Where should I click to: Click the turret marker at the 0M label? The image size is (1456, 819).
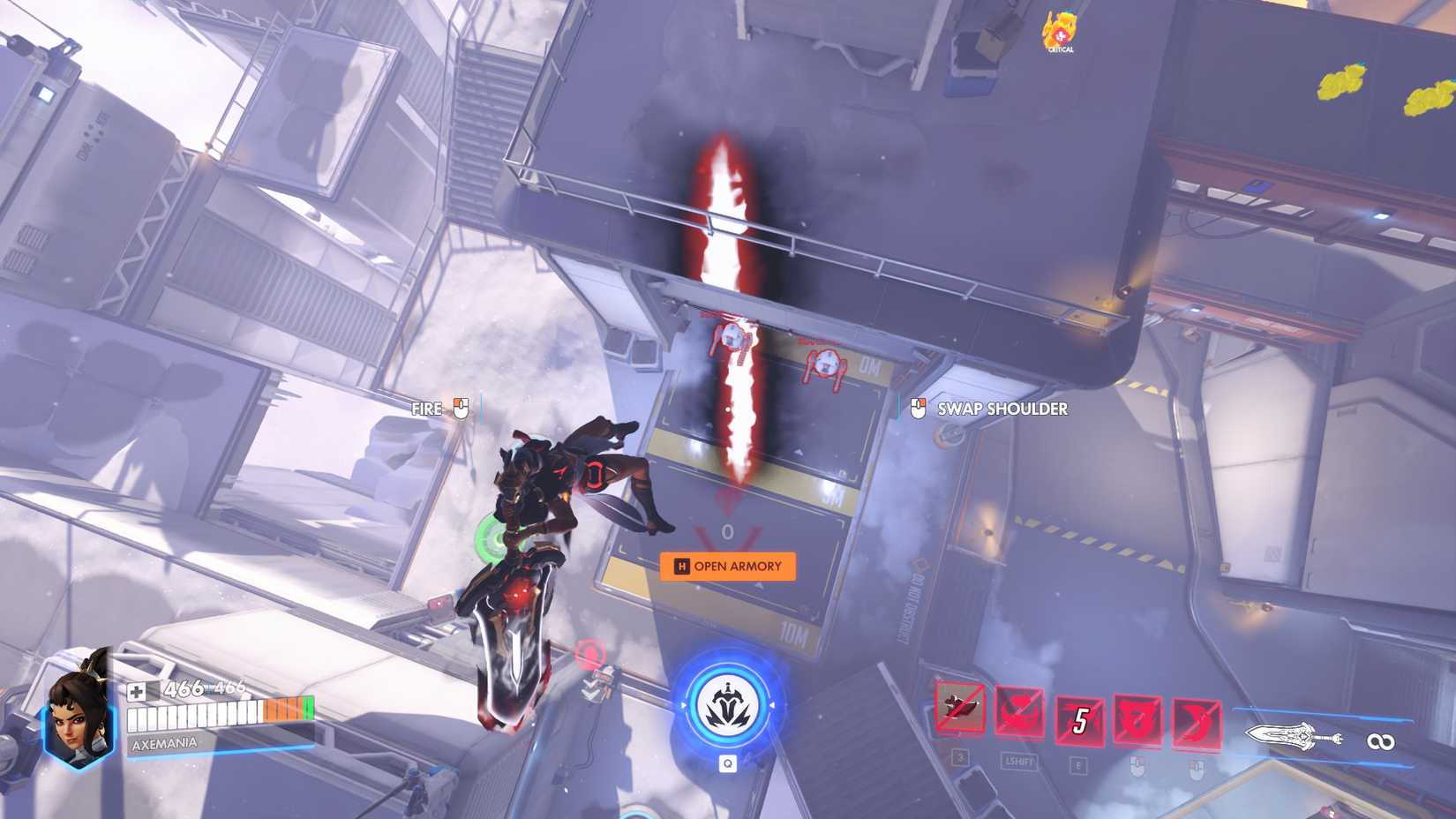pos(828,364)
